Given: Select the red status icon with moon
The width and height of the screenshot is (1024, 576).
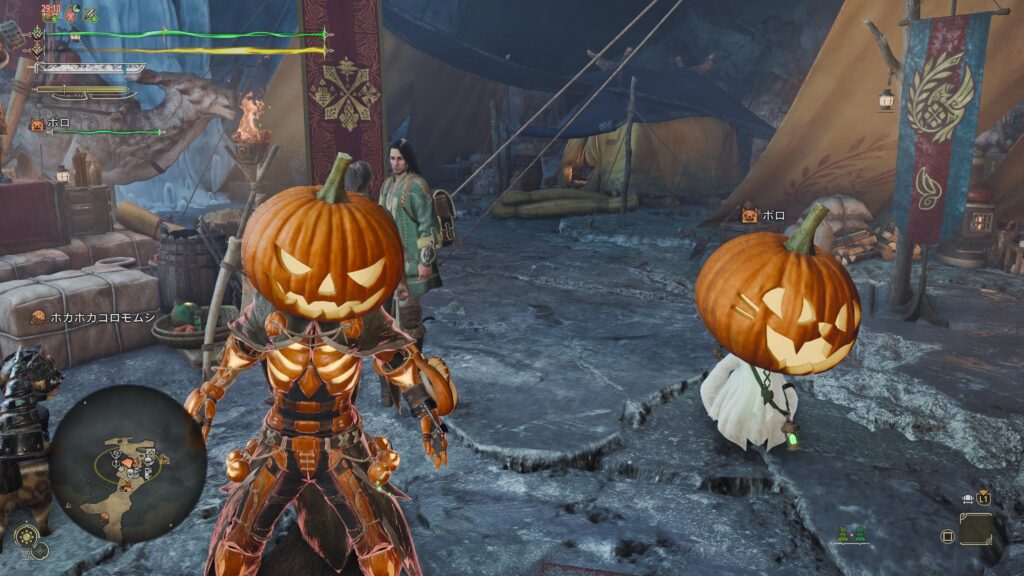Looking at the screenshot, I should [72, 14].
